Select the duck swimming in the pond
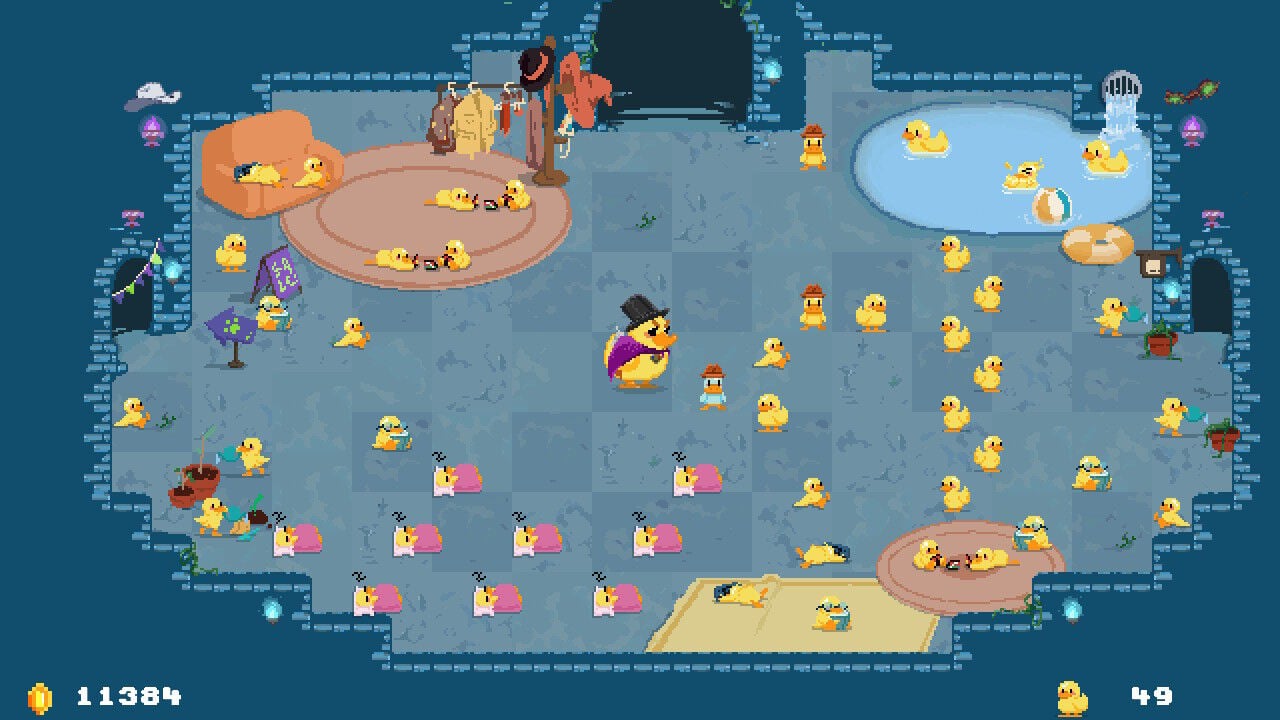 [x=925, y=135]
